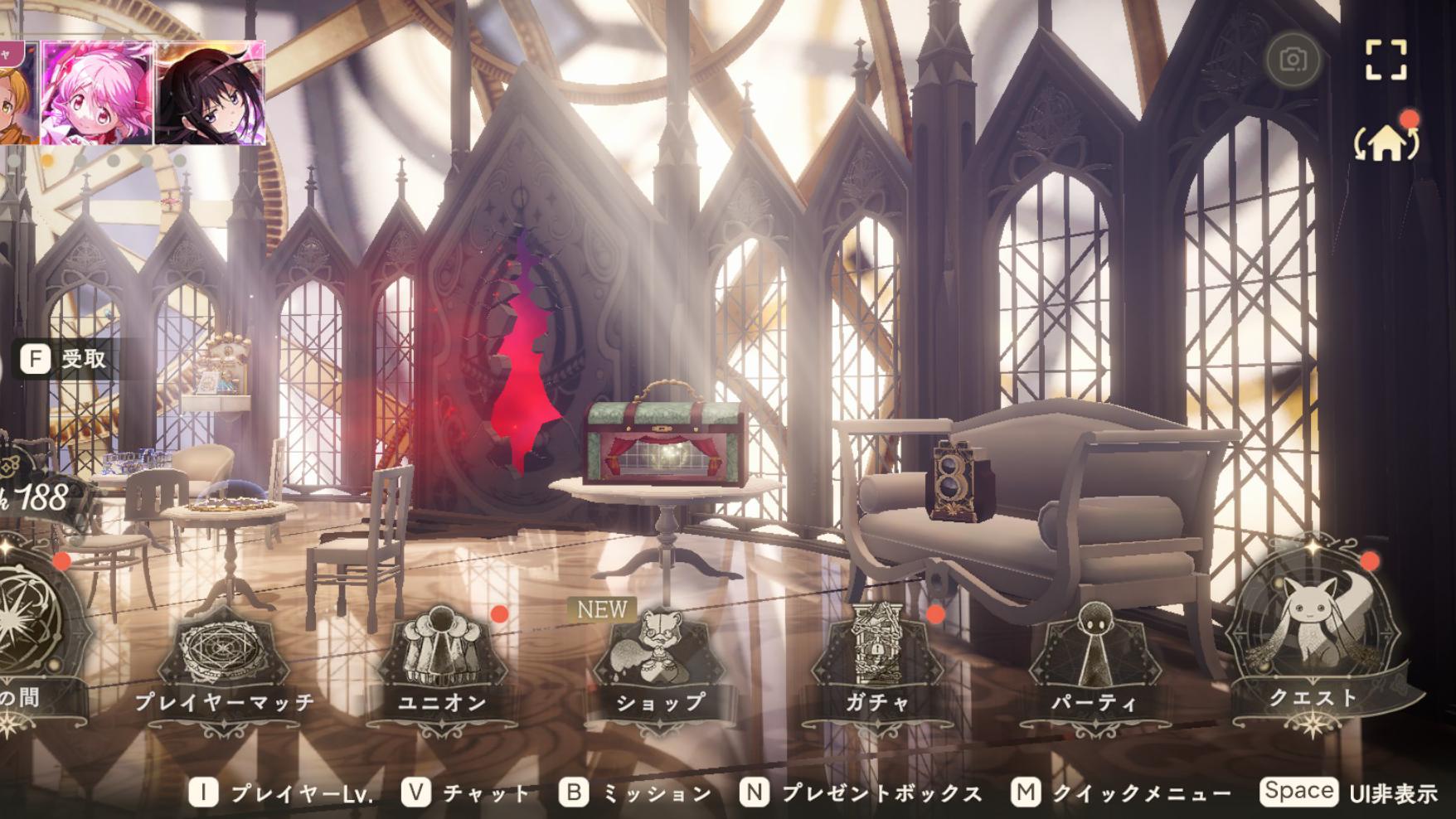Open the ミッション (Mission) list
The image size is (1456, 819).
coord(637,793)
